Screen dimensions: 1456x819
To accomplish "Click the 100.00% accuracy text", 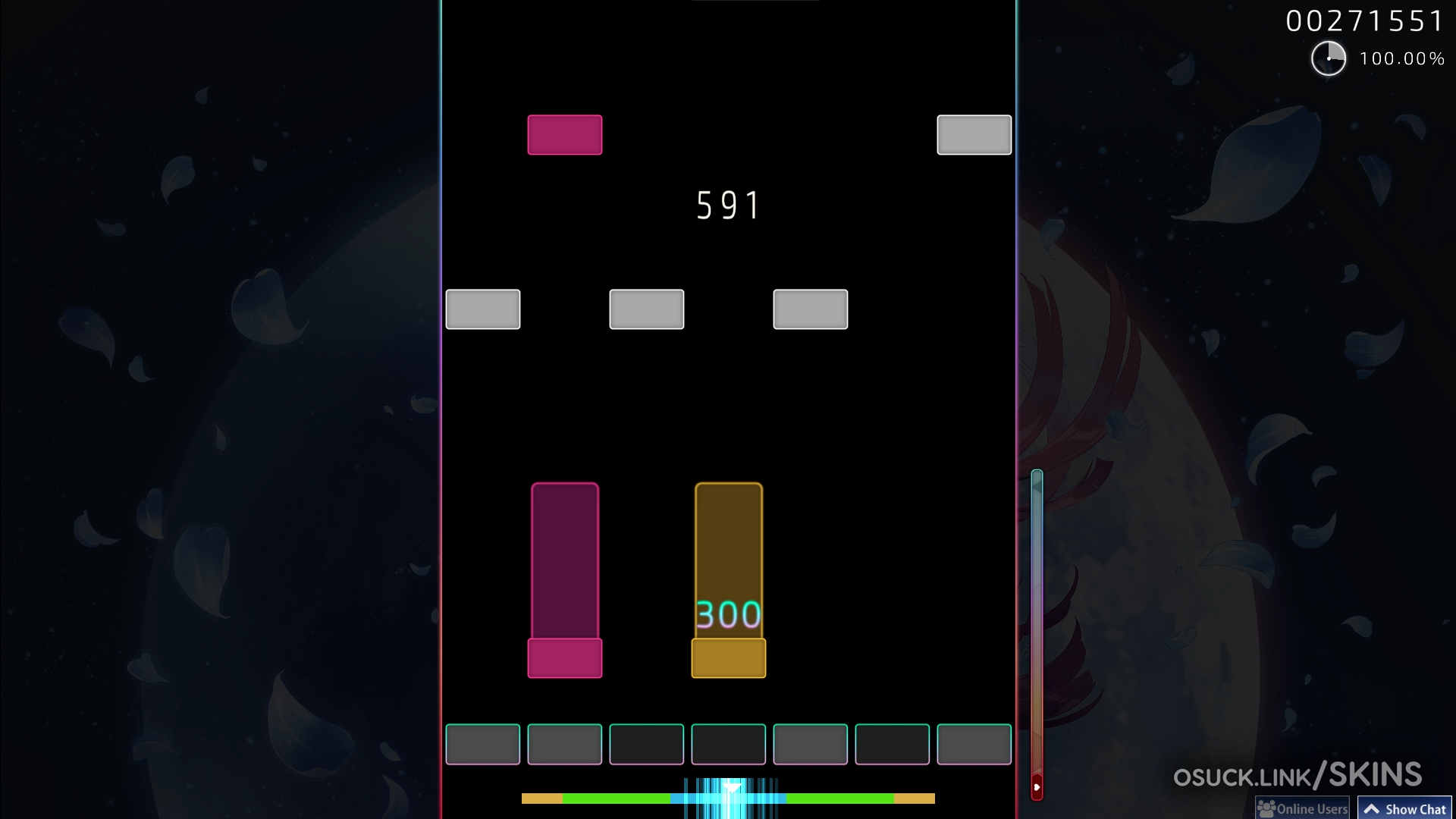I will tap(1402, 58).
